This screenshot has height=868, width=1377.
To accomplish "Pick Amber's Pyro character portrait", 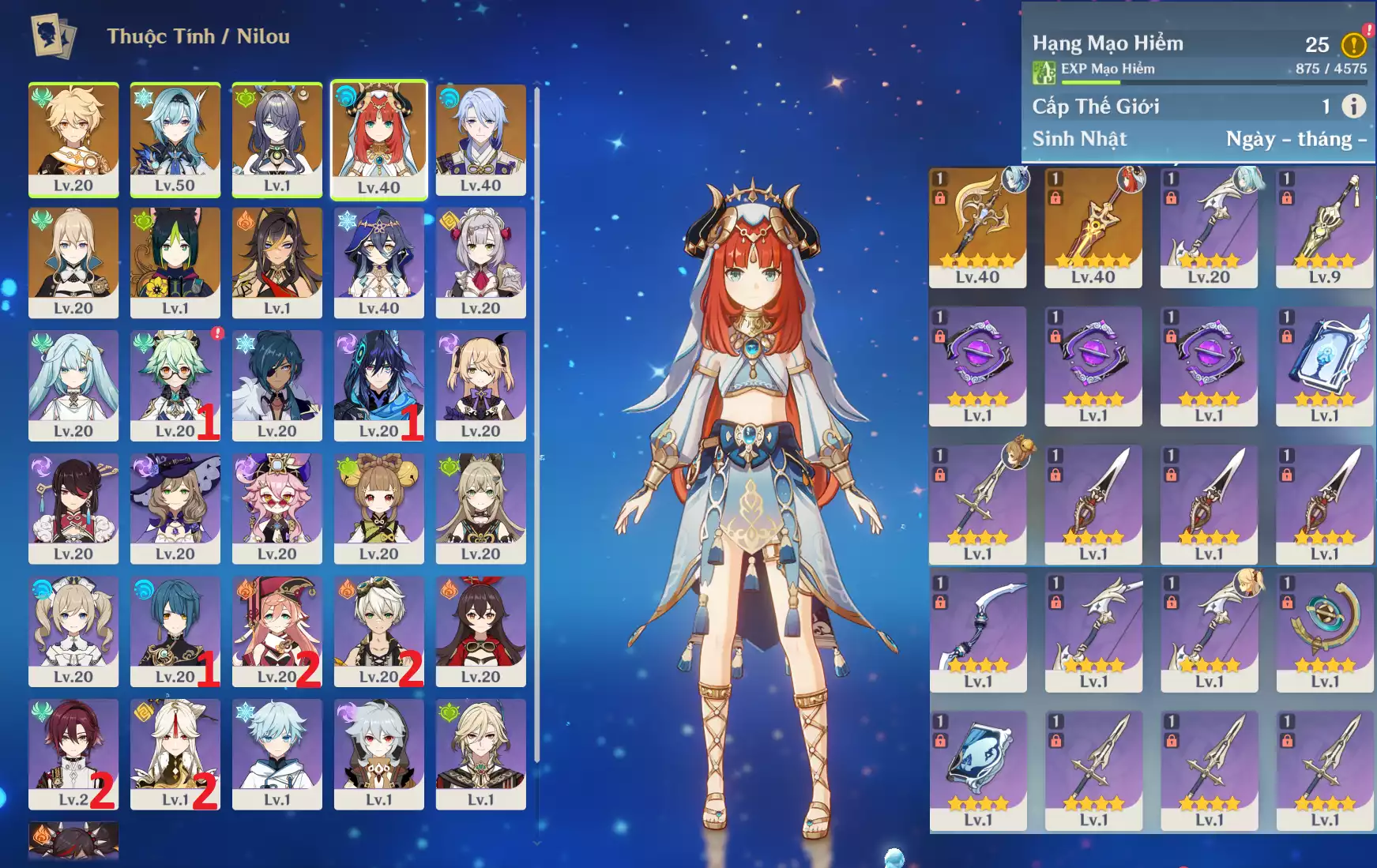I will point(480,631).
